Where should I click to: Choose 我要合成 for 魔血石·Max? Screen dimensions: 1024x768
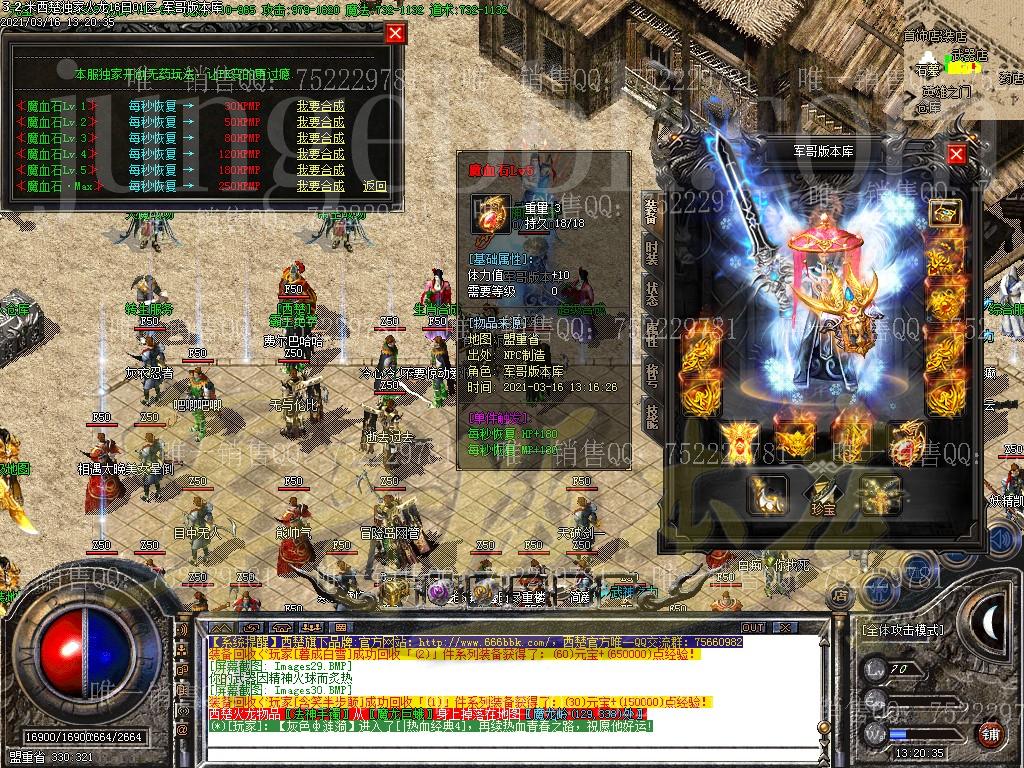tap(320, 186)
